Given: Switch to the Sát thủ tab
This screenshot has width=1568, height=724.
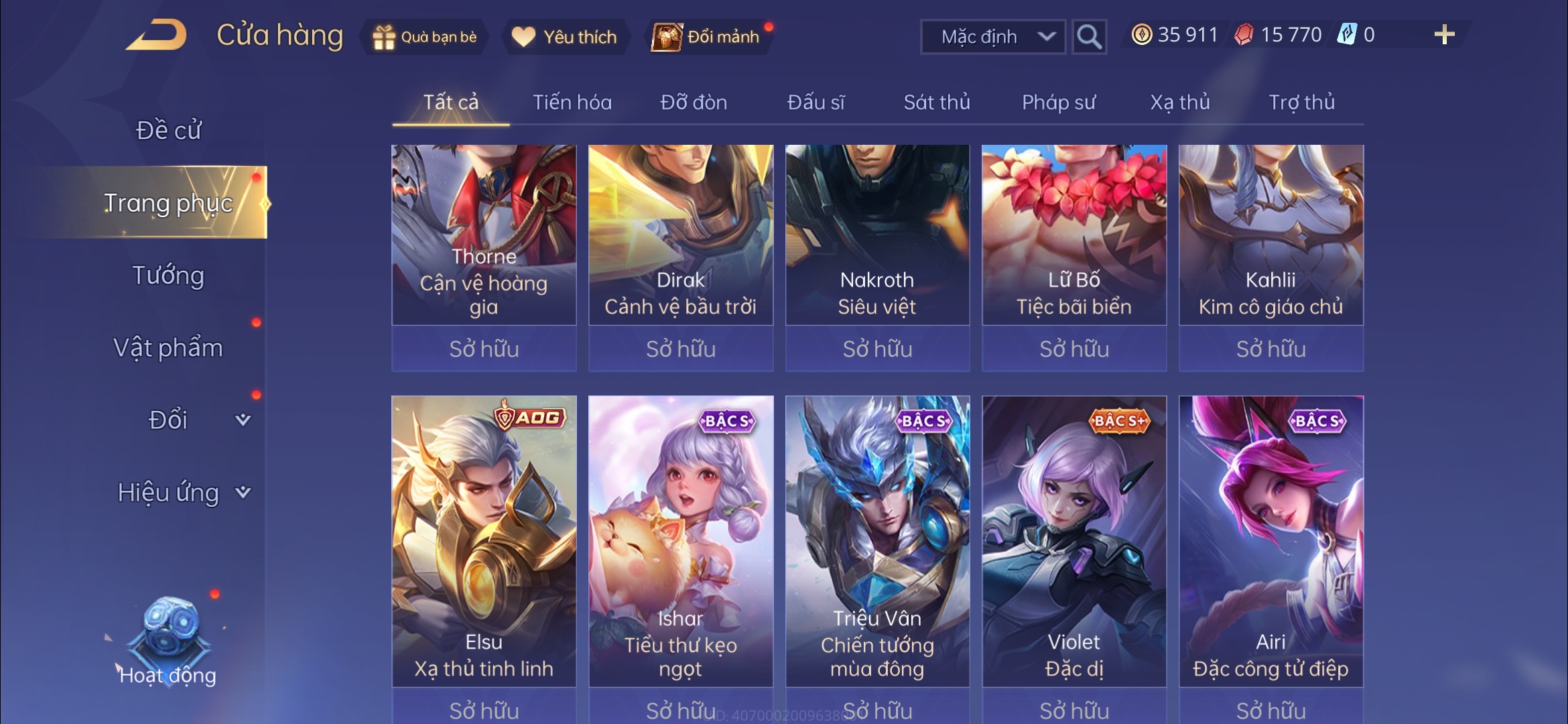Looking at the screenshot, I should (935, 102).
